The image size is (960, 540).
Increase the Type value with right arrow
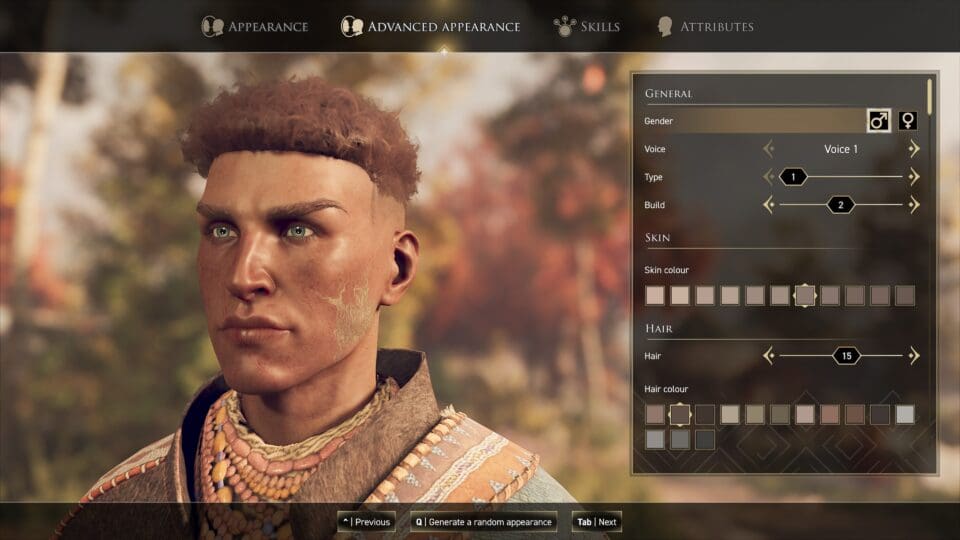tap(914, 177)
